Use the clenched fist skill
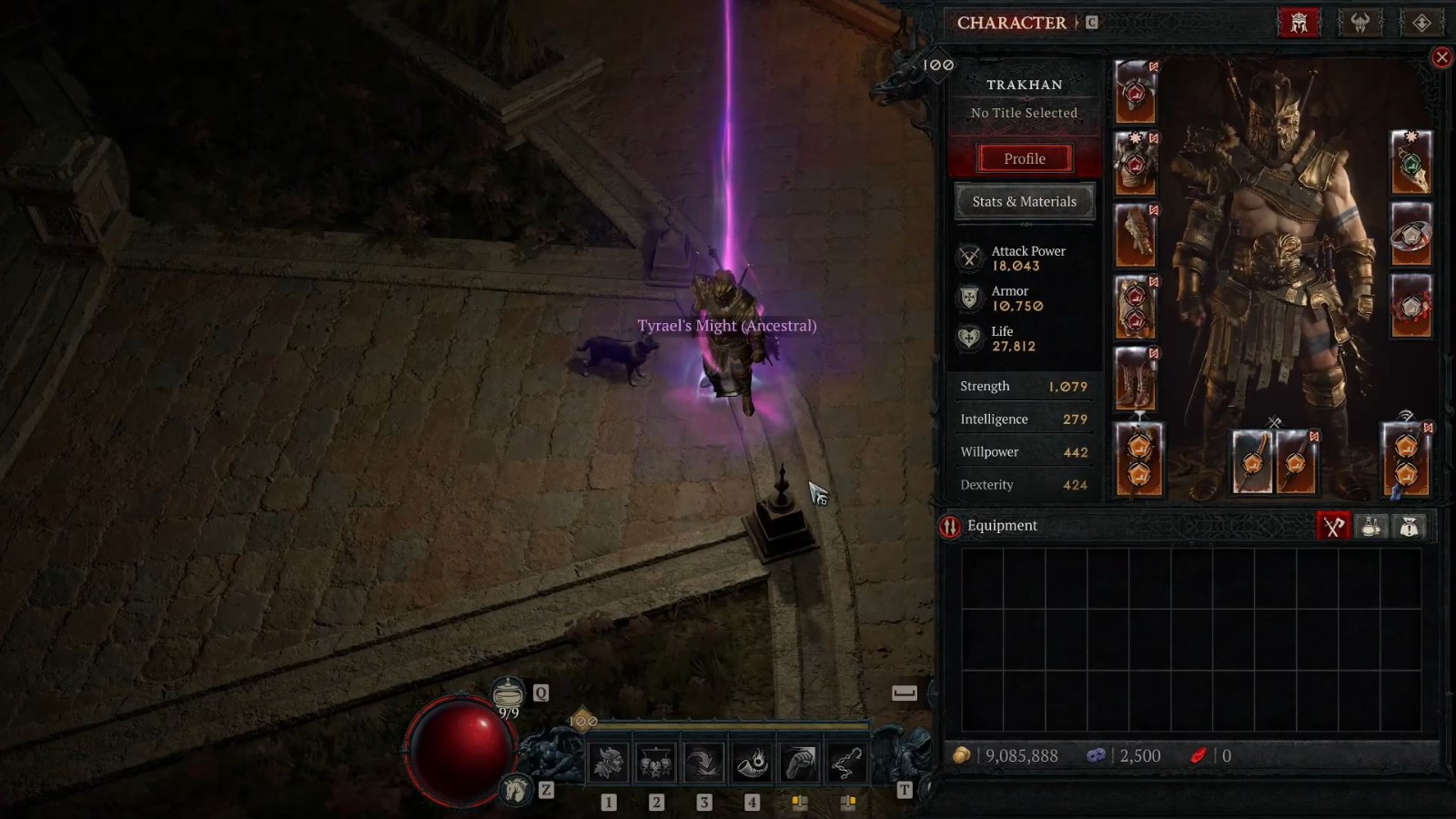The width and height of the screenshot is (1456, 819). (x=800, y=763)
